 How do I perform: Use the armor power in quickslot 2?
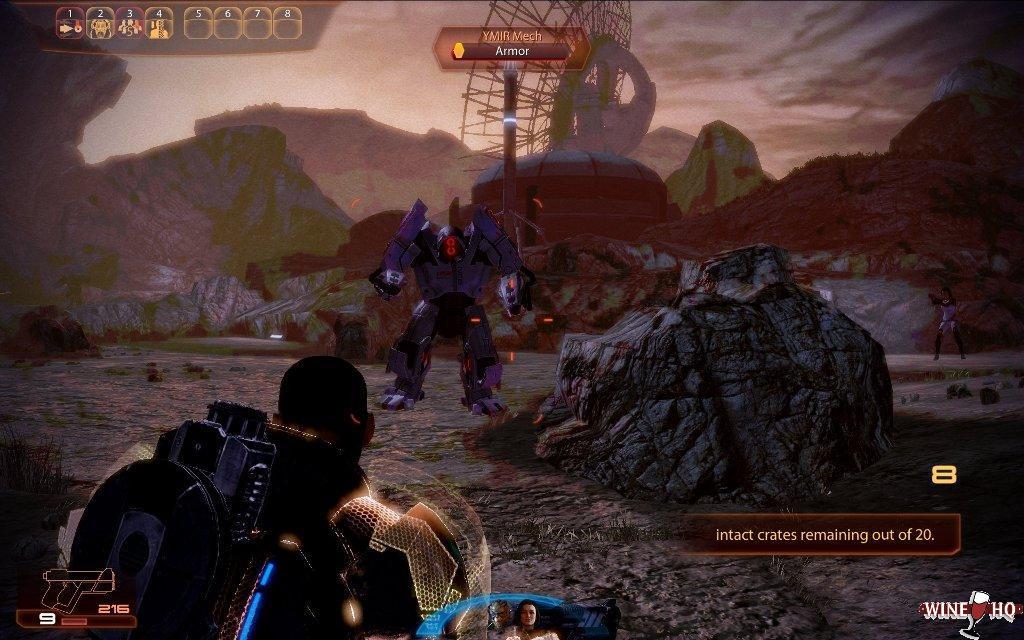(x=99, y=28)
